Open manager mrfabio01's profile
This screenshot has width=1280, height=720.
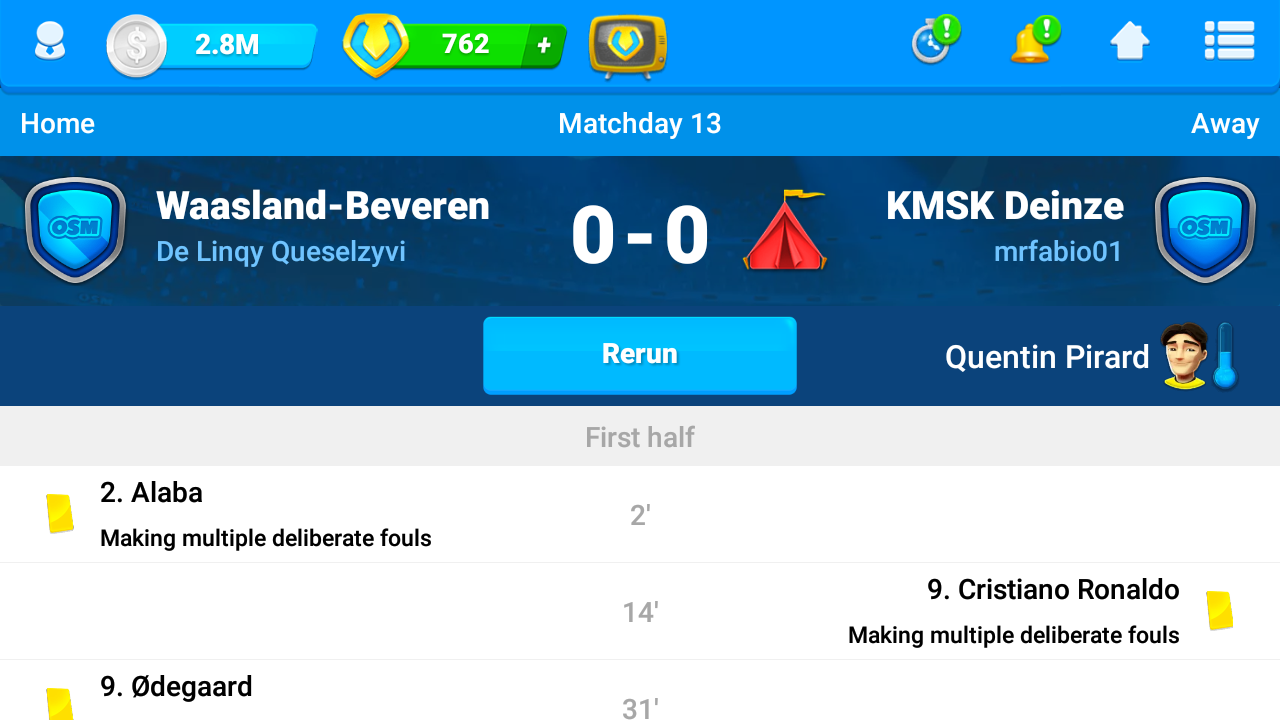(x=1058, y=251)
